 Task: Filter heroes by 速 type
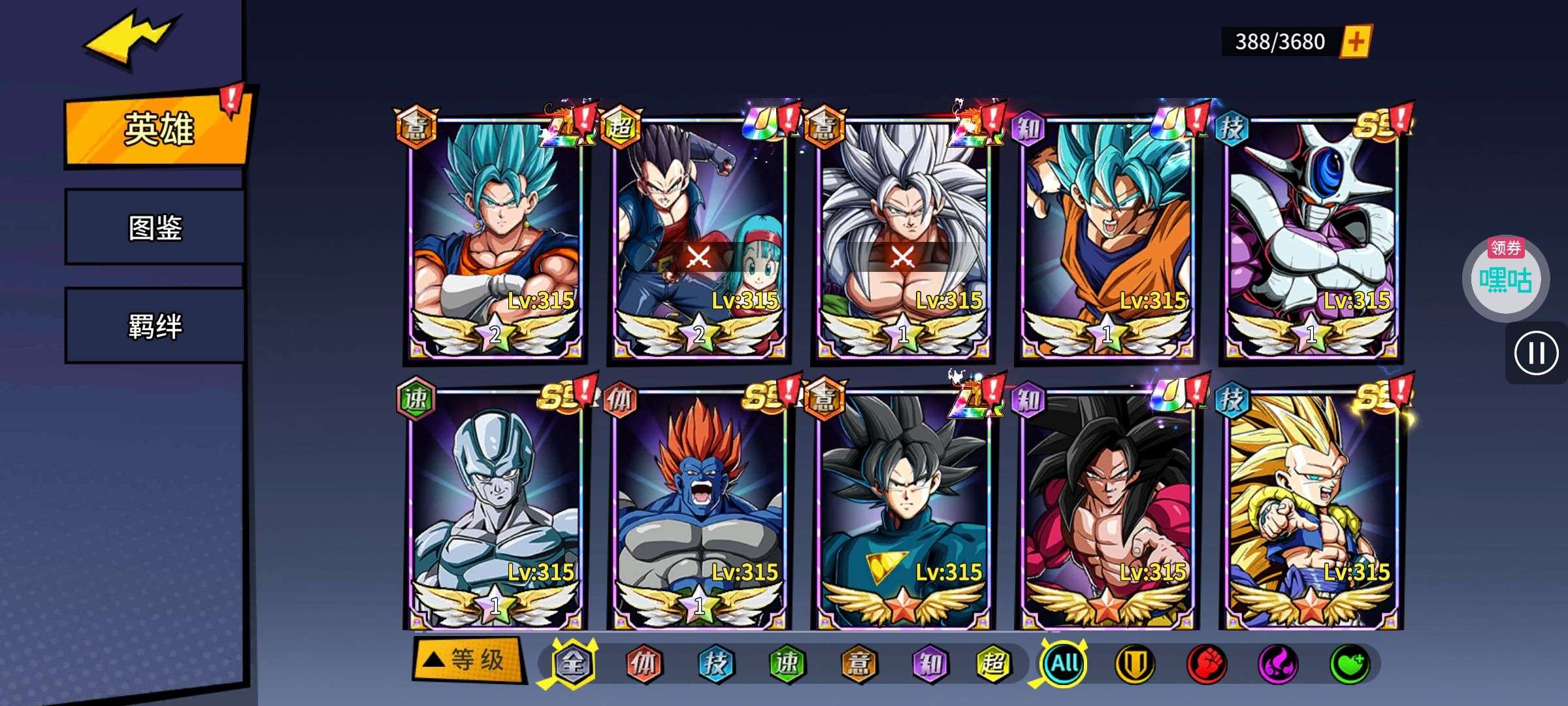786,664
